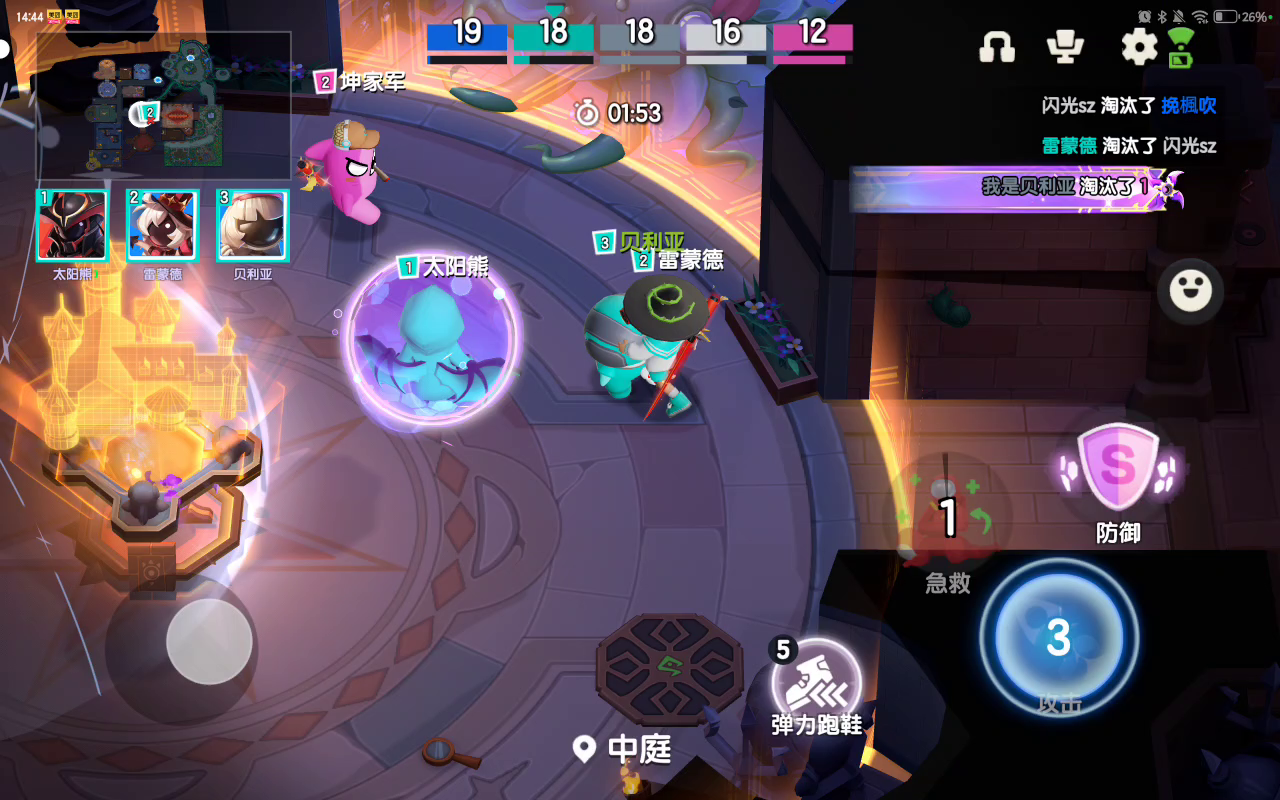
Task: Open the gear settings menu
Action: point(1138,47)
